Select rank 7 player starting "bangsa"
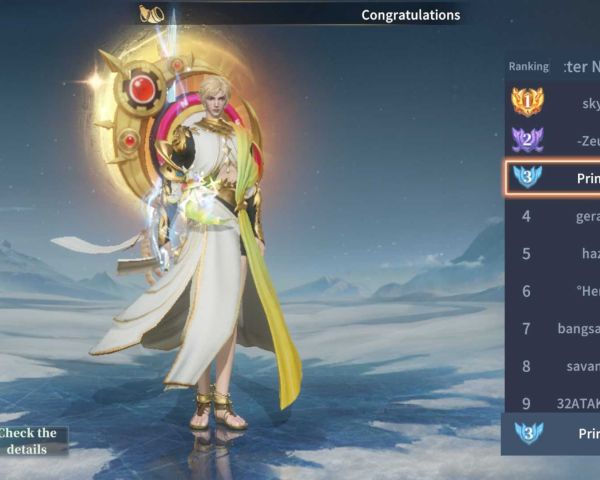The image size is (600, 480). point(553,328)
